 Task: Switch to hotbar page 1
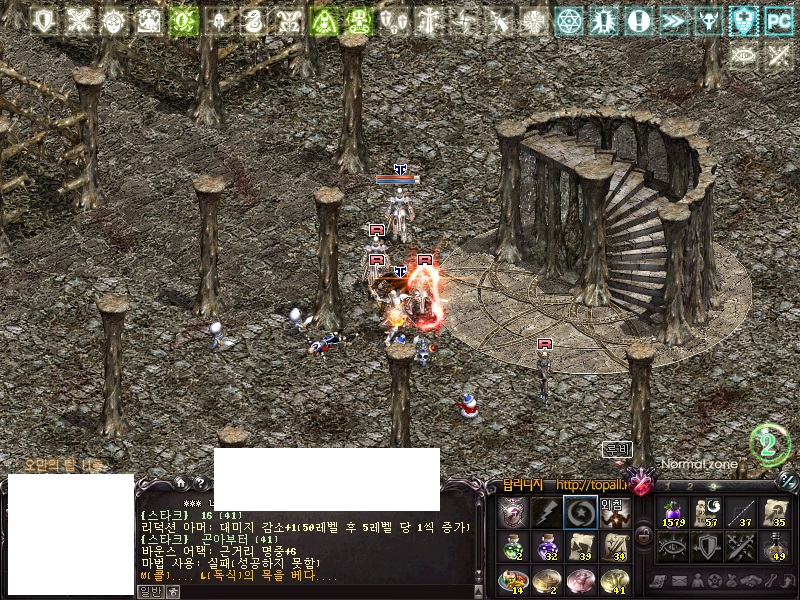pyautogui.click(x=667, y=487)
